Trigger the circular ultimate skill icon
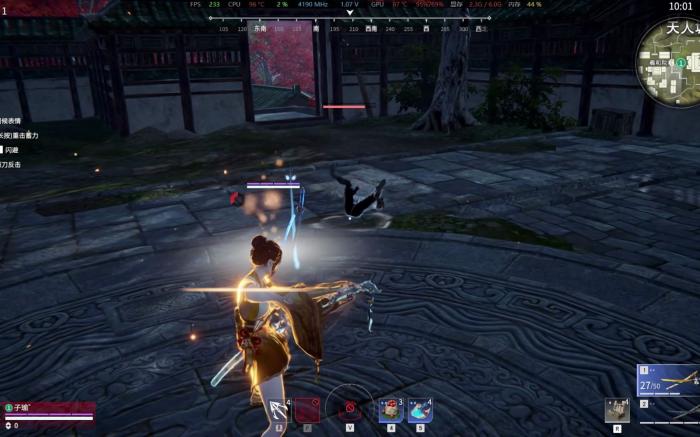Viewport: 700px width, 437px height. [x=350, y=408]
